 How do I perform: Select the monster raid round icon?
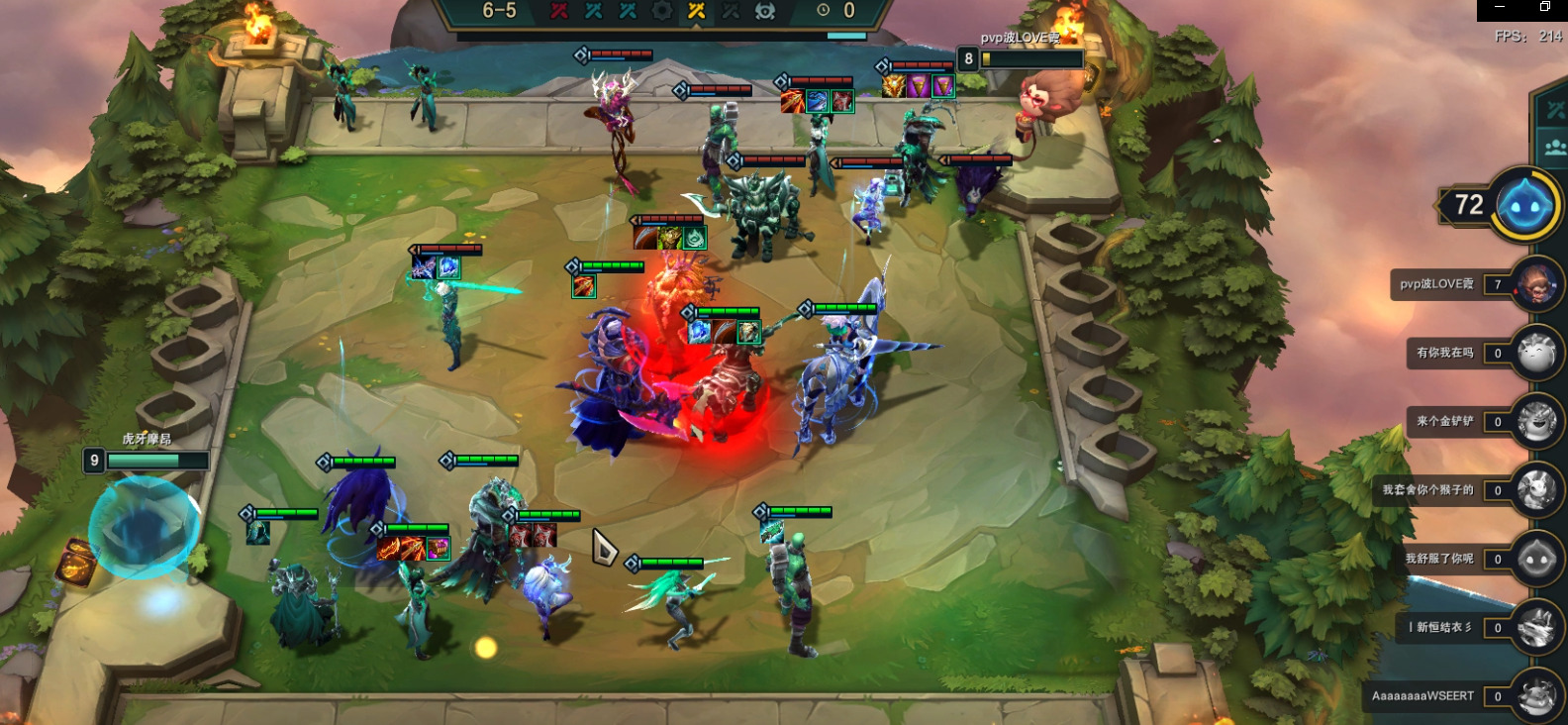(x=765, y=11)
